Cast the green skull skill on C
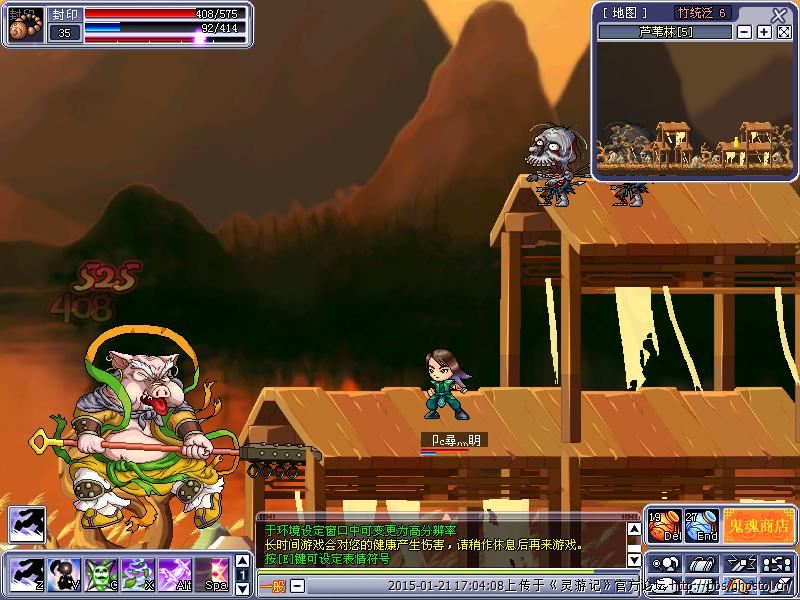The width and height of the screenshot is (800, 600). pos(101,574)
